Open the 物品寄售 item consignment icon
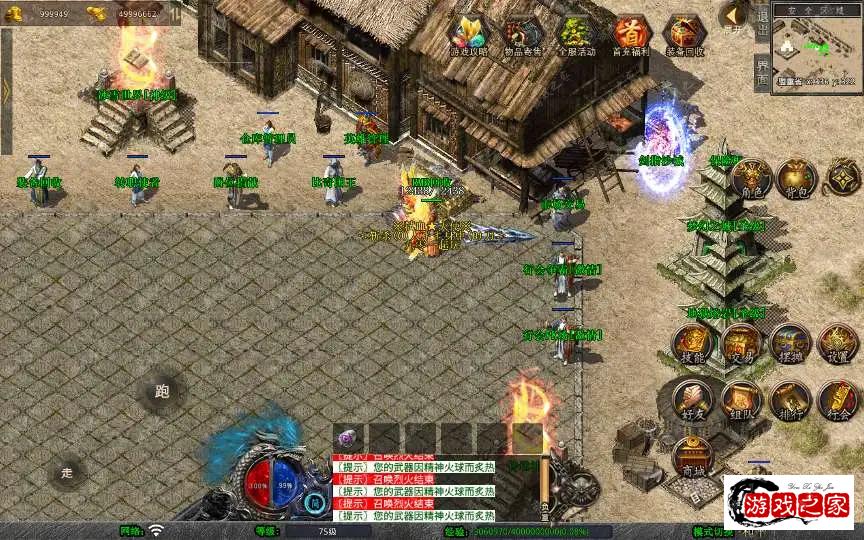864x540 pixels. point(521,35)
